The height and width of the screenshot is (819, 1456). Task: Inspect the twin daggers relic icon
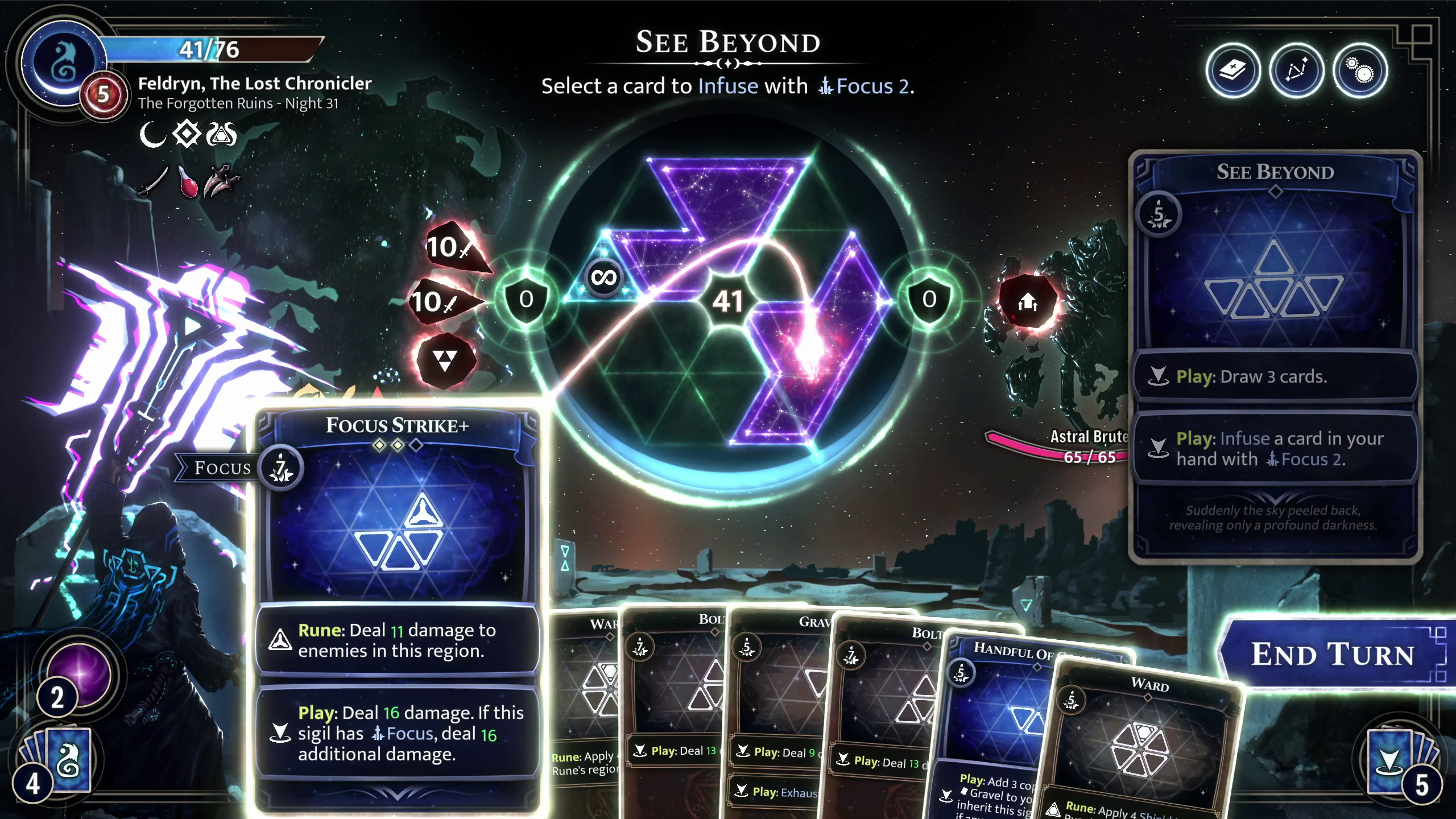click(222, 181)
